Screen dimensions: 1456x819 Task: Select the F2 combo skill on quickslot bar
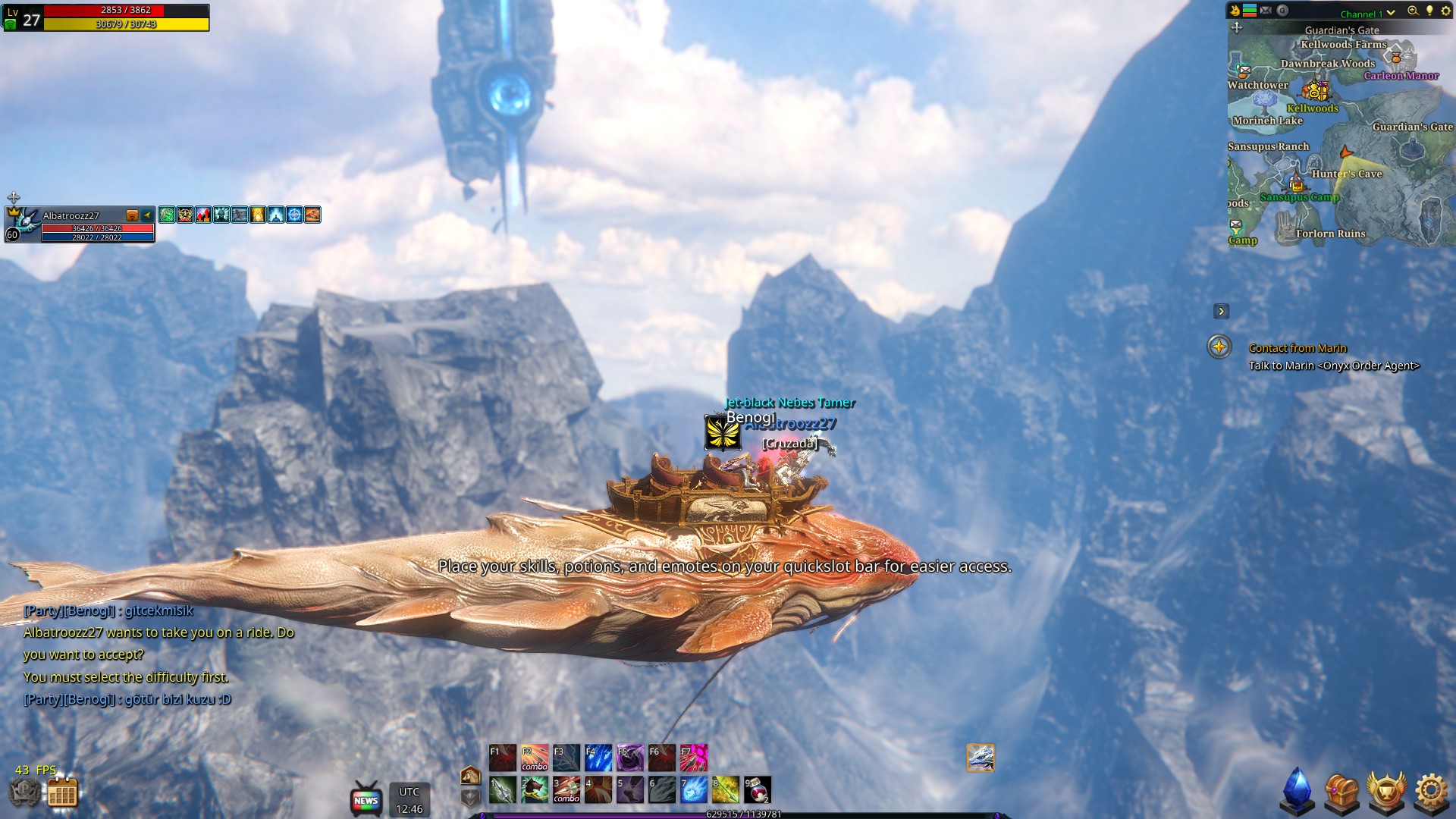pyautogui.click(x=535, y=757)
